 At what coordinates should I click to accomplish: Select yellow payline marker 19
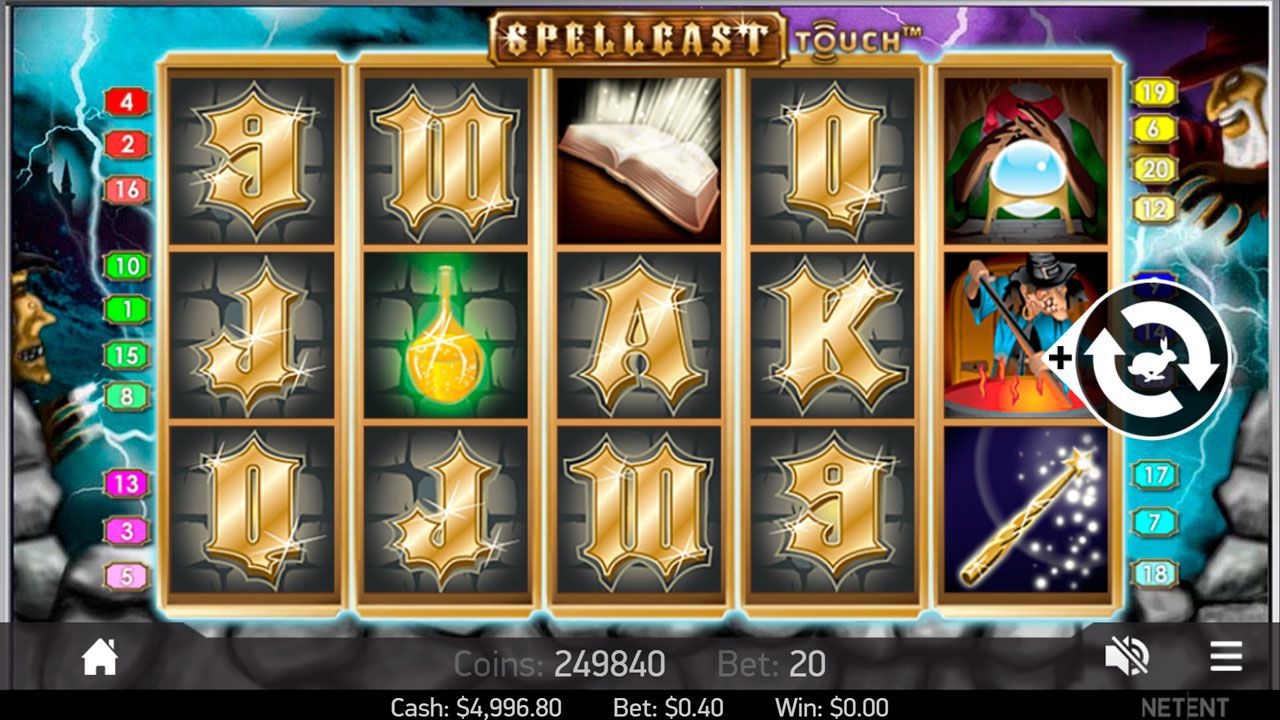(x=1154, y=92)
